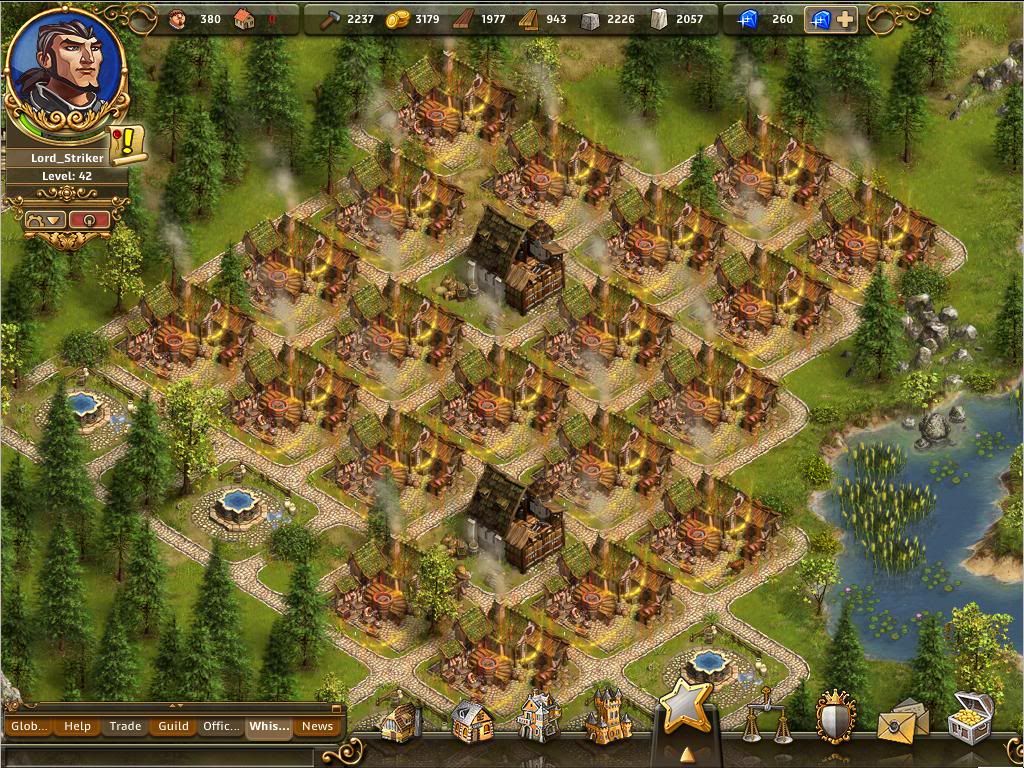Expand the gear settings dropdown
The width and height of the screenshot is (1024, 768).
point(46,219)
